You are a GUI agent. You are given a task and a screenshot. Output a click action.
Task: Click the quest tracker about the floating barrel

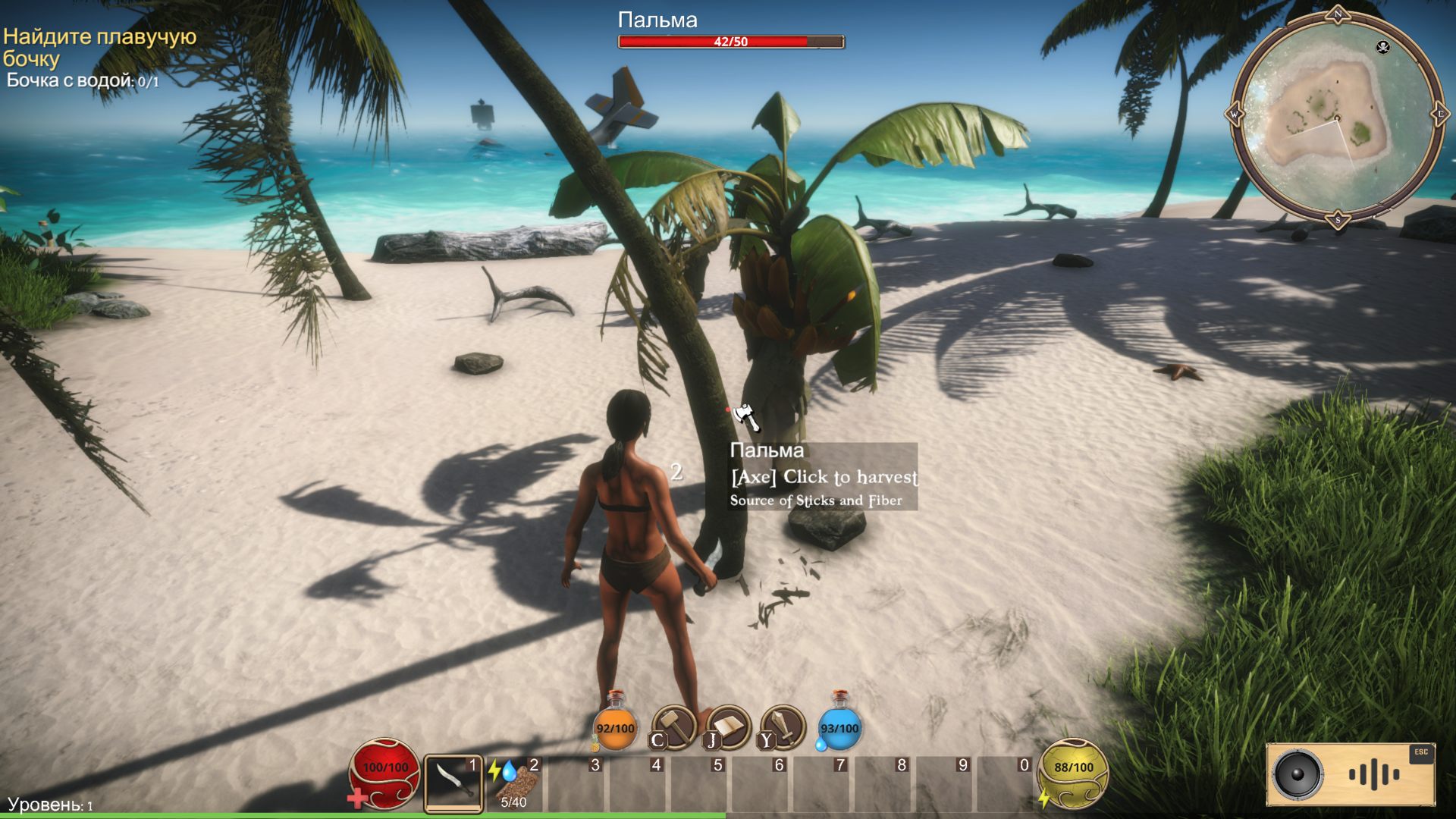click(x=99, y=47)
